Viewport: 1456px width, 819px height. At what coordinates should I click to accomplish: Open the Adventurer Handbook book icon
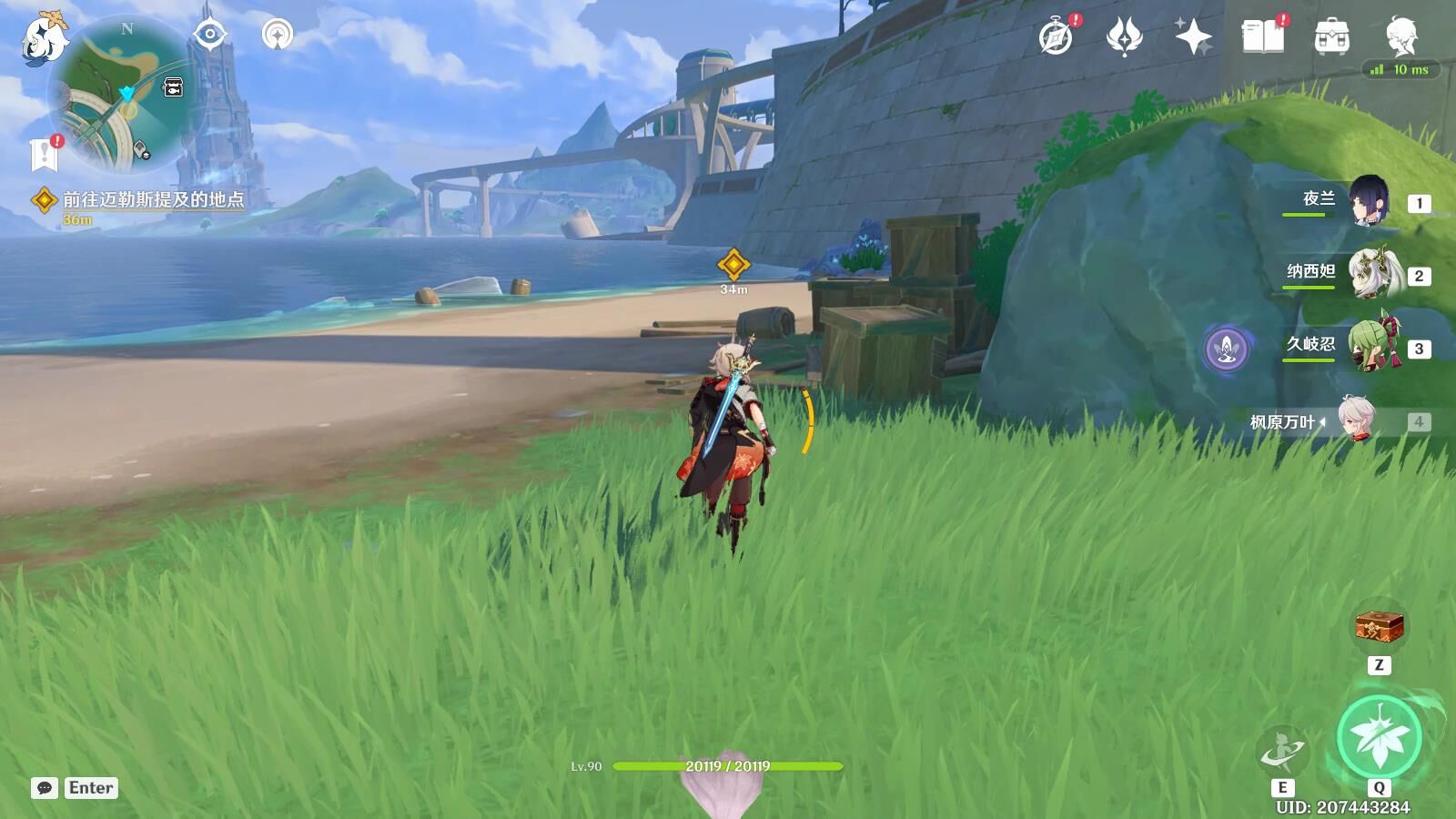(1262, 37)
